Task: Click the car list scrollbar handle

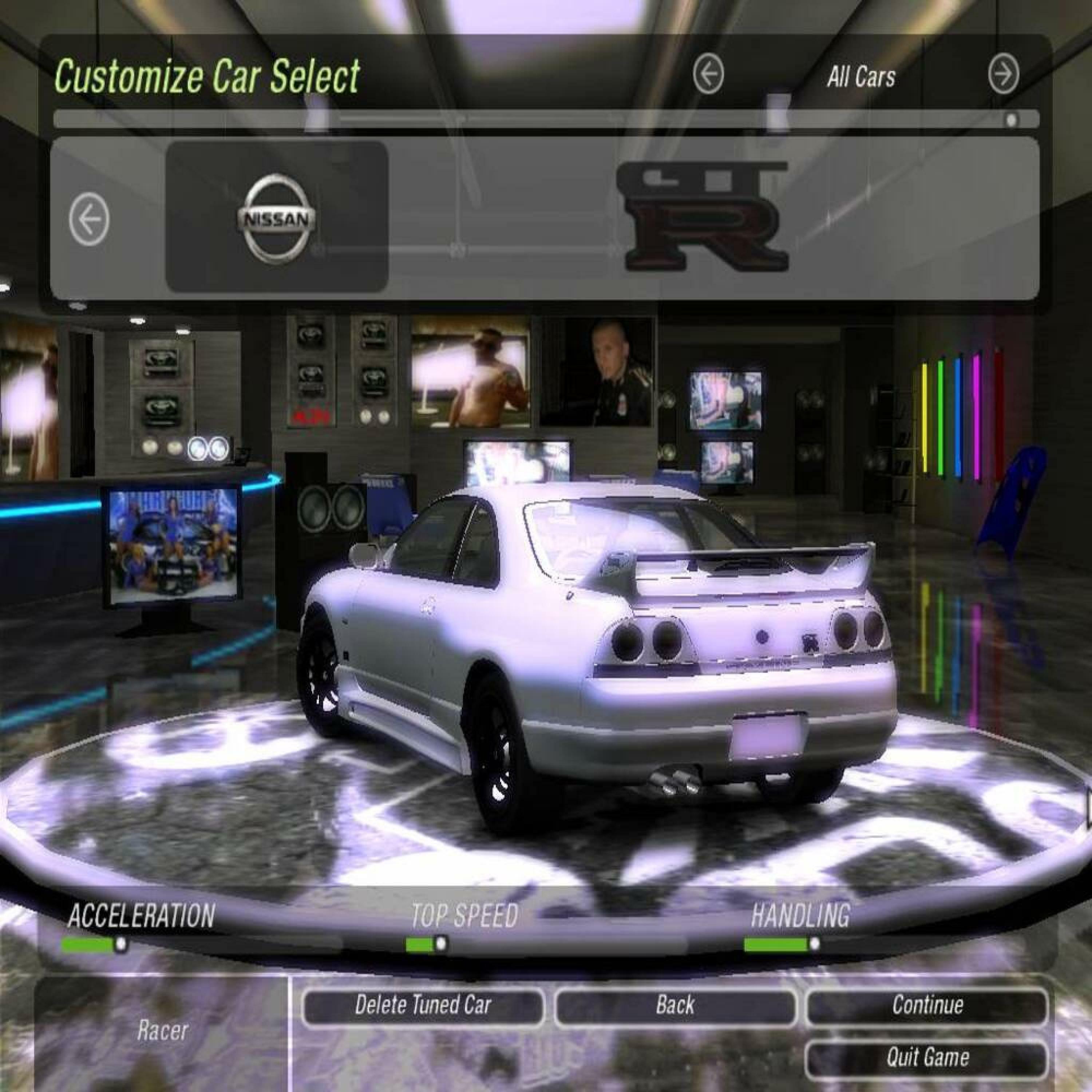Action: [1011, 120]
